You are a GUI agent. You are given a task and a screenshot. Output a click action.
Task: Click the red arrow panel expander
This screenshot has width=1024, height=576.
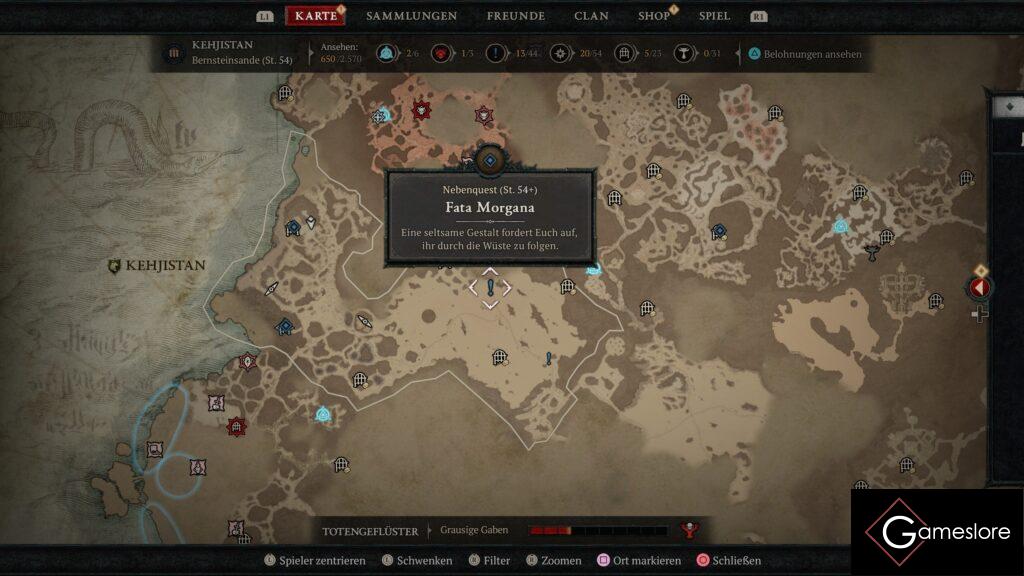[x=978, y=288]
